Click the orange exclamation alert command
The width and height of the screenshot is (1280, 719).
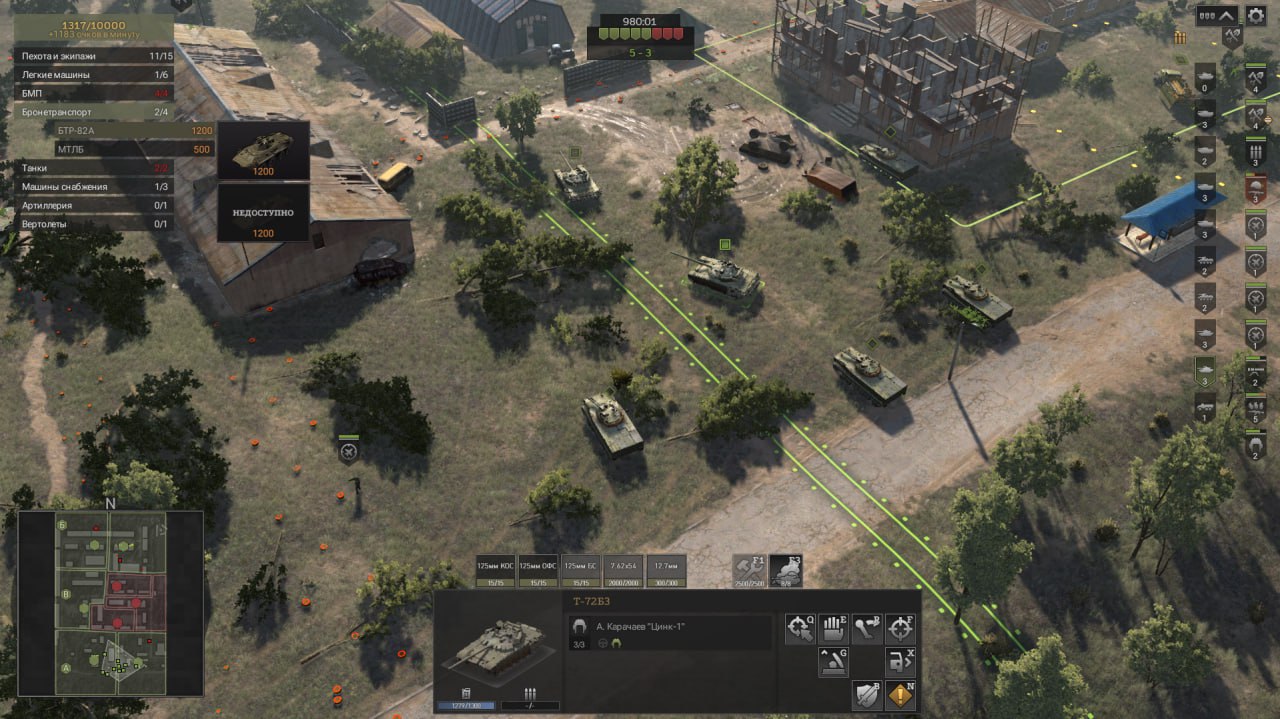coord(900,695)
